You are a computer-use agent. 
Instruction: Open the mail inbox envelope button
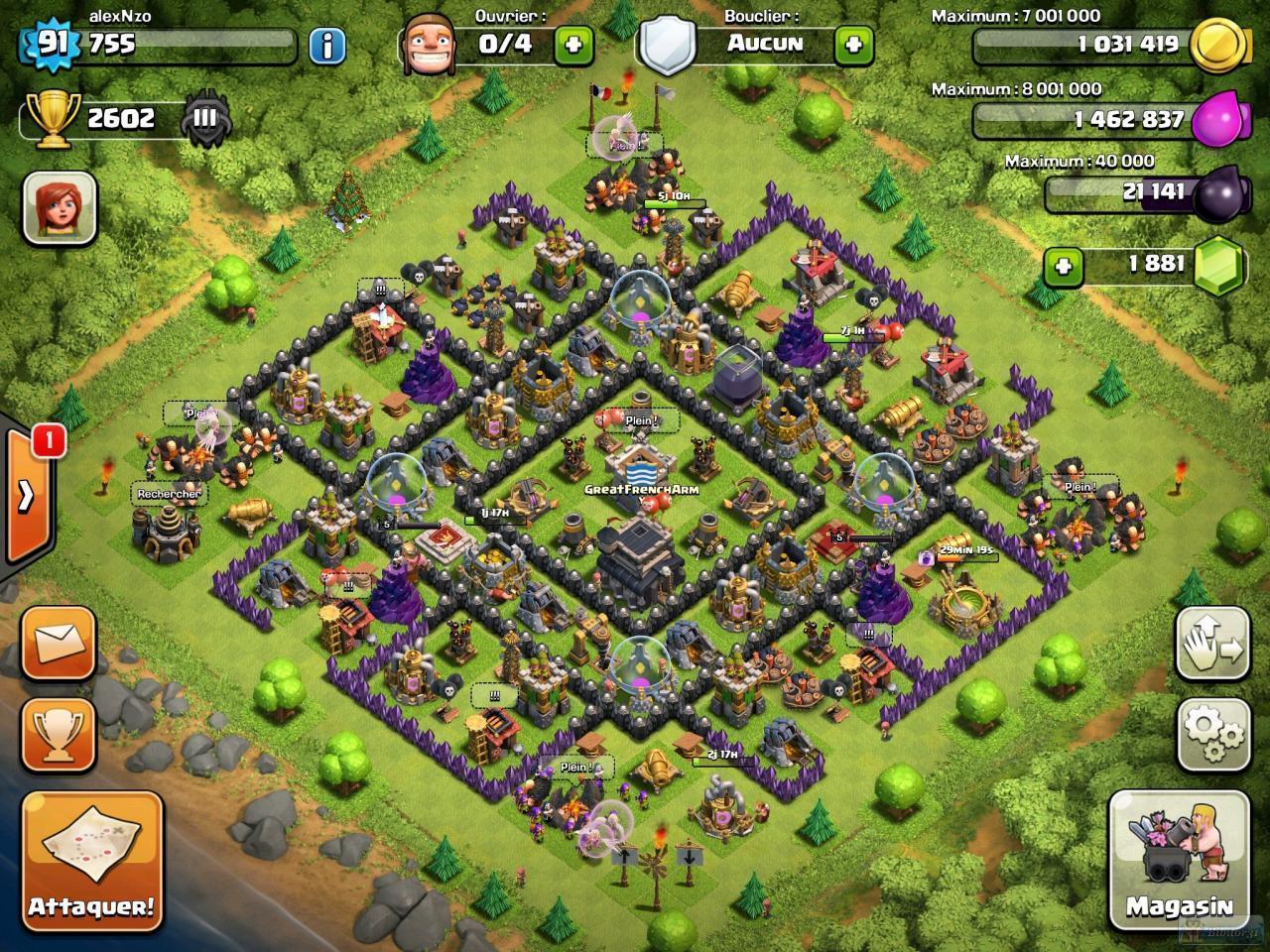pos(59,644)
